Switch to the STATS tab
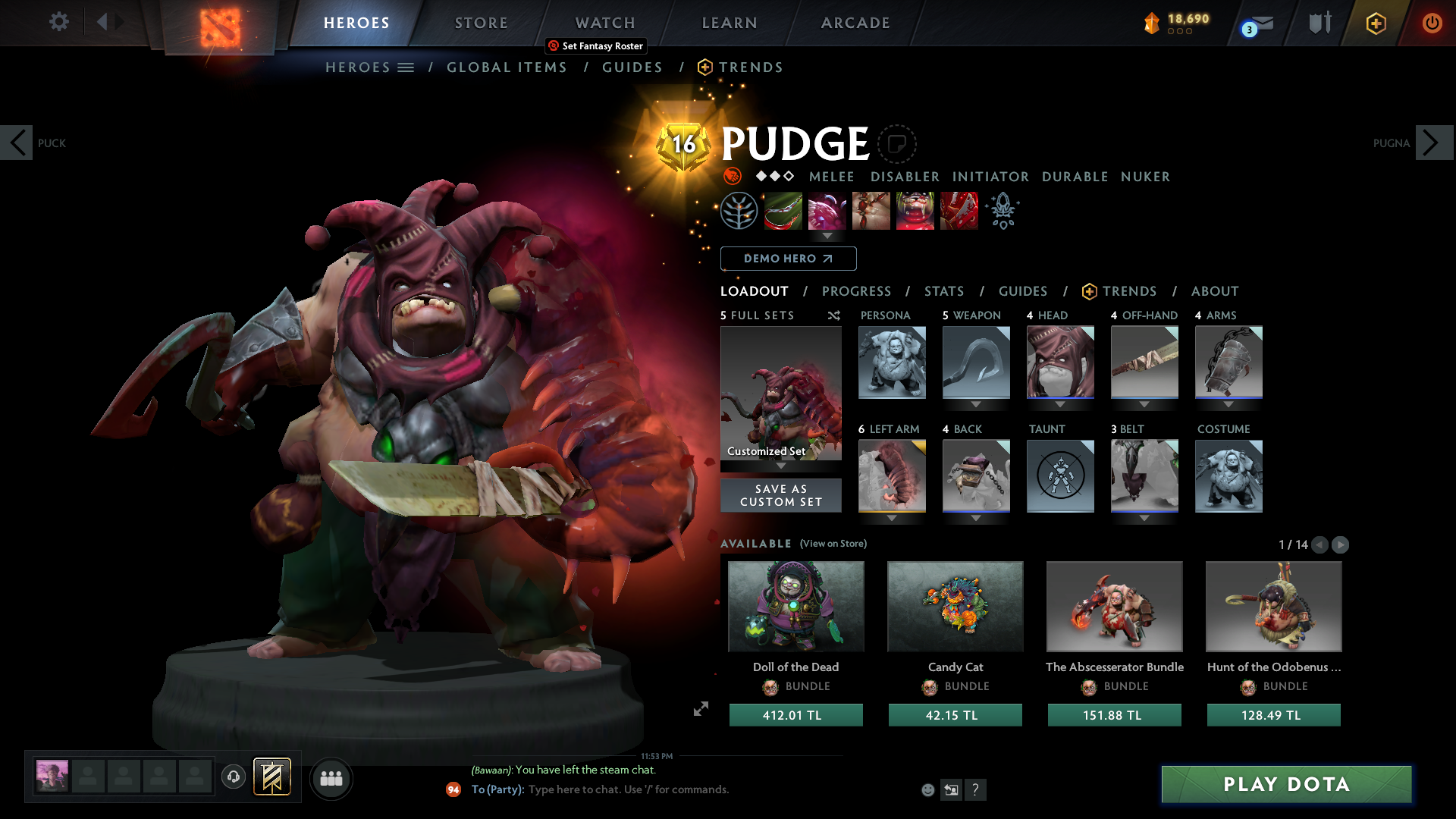 (x=944, y=291)
